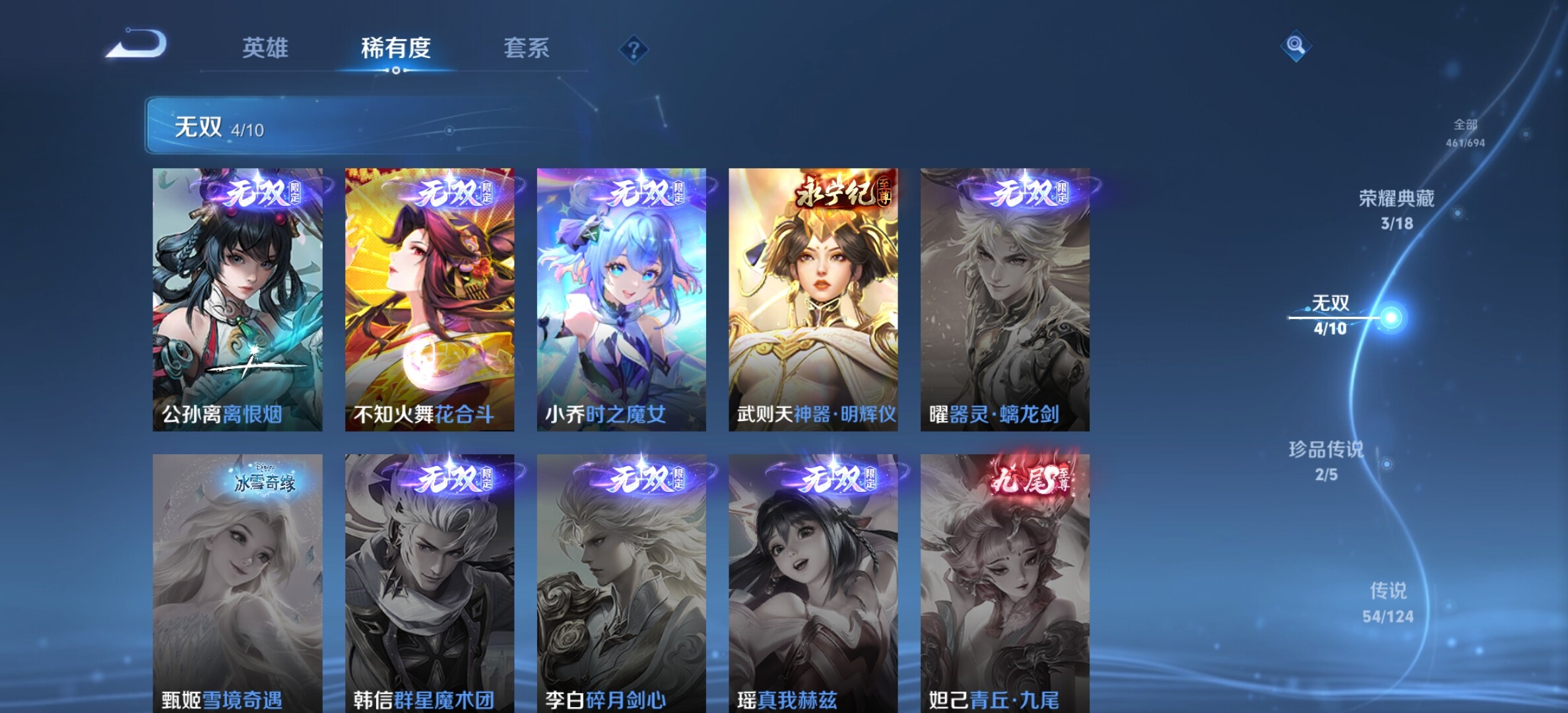
Task: View the 武则天 神器·明辉仪 skin card
Action: pos(813,299)
